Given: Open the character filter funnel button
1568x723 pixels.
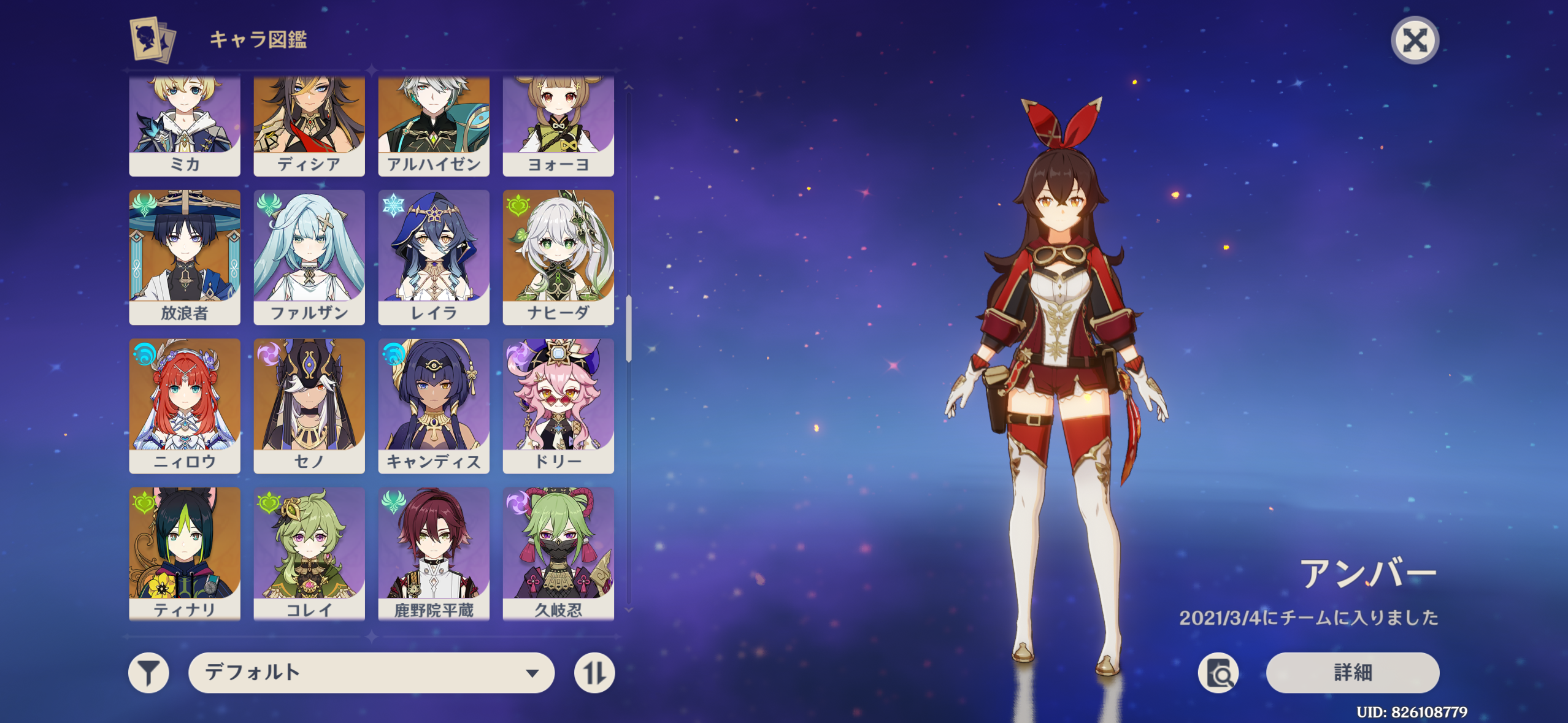Looking at the screenshot, I should pos(148,673).
